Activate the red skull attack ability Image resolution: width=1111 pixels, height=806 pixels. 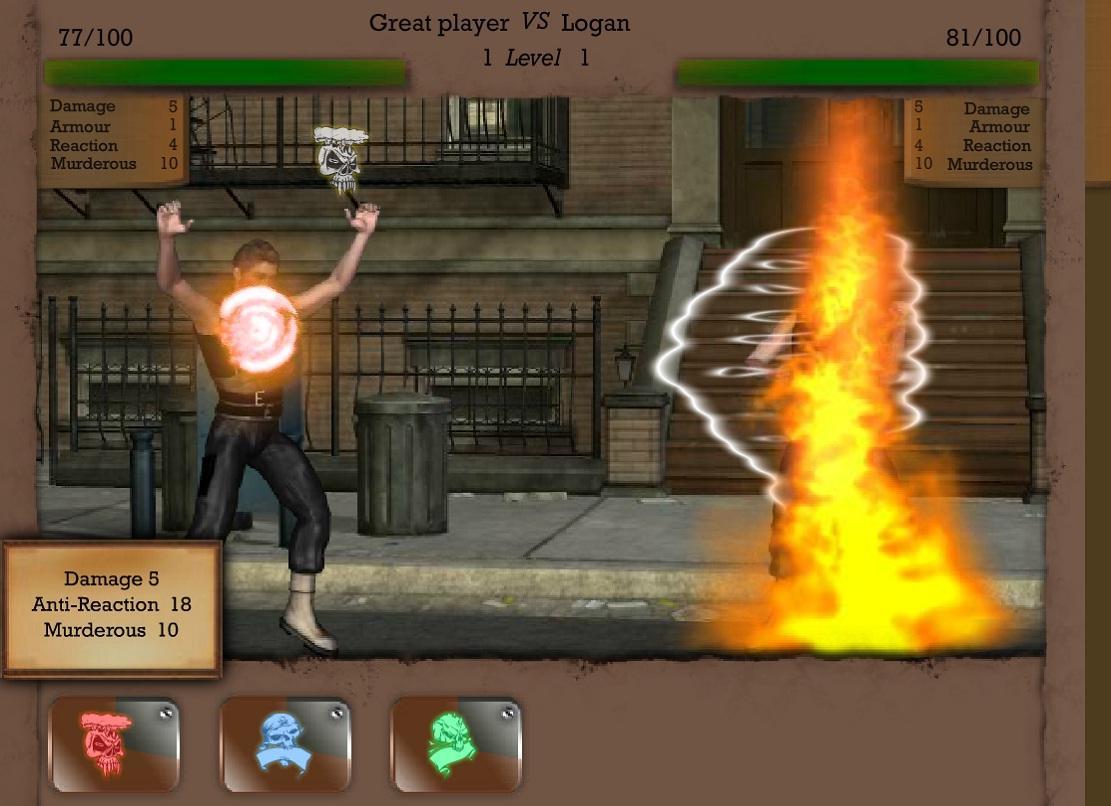click(114, 745)
